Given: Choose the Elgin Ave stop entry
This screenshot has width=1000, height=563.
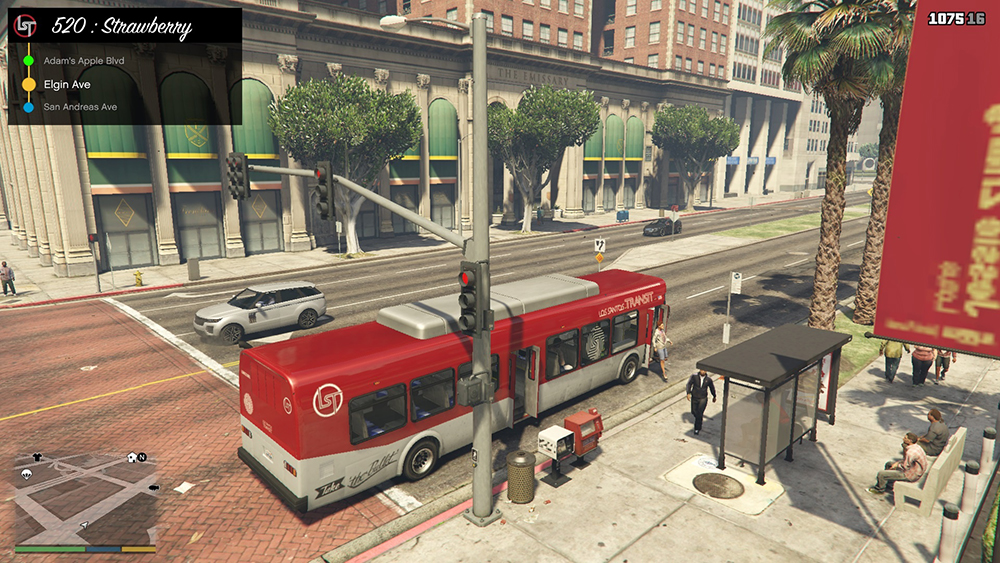Looking at the screenshot, I should pyautogui.click(x=67, y=85).
